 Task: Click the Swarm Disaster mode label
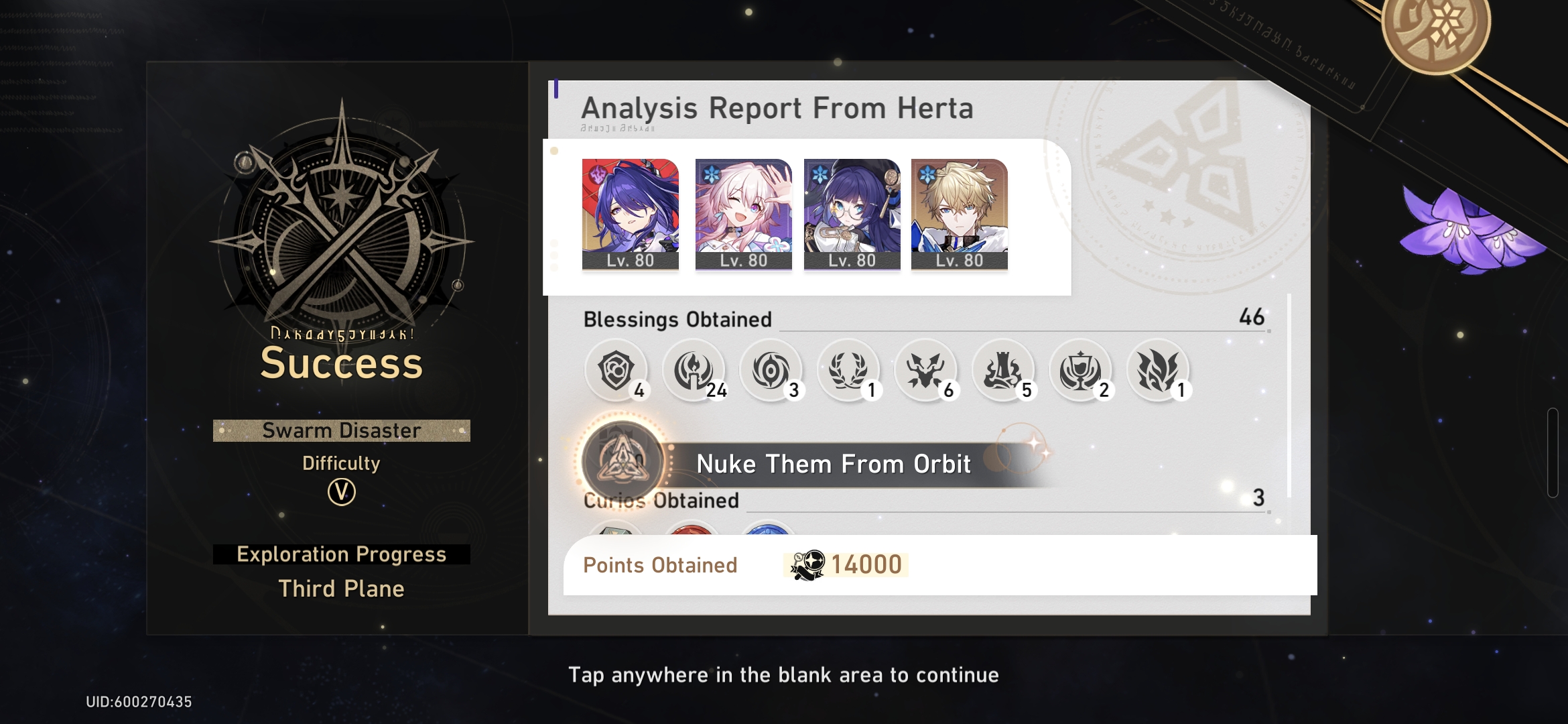tap(340, 430)
